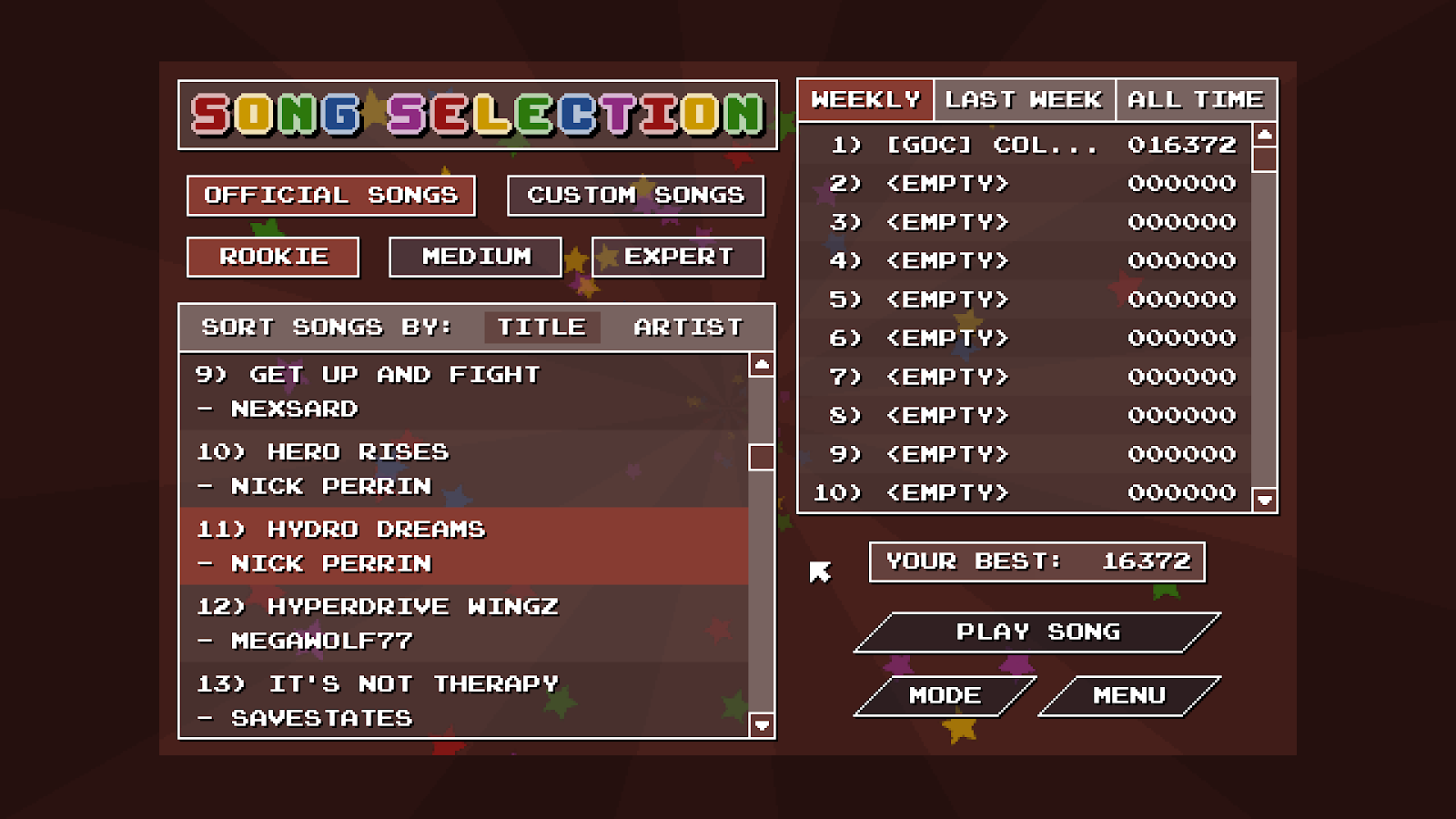
Task: Select the song Hero Rises
Action: click(409, 468)
